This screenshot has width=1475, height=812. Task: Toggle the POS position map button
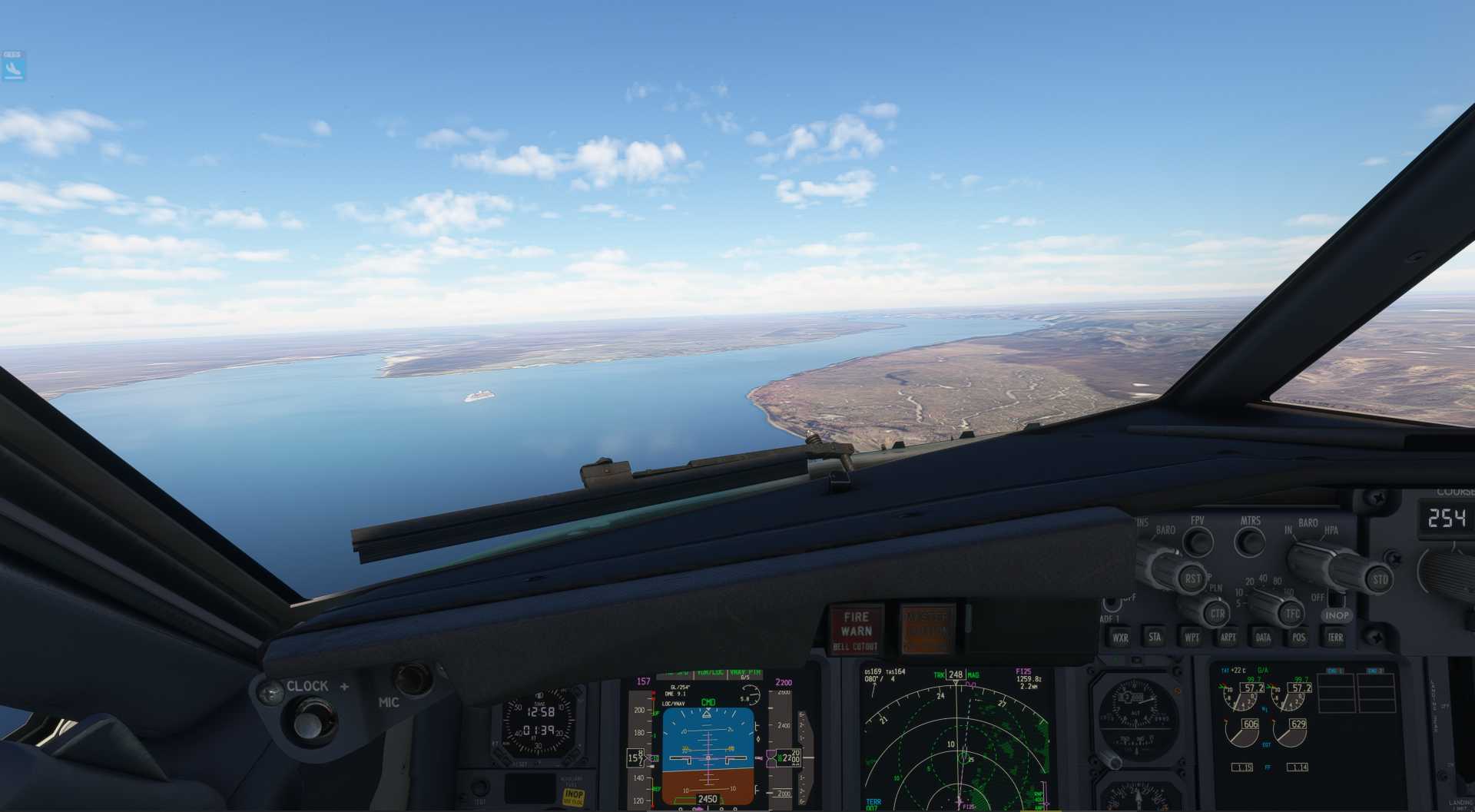1299,637
